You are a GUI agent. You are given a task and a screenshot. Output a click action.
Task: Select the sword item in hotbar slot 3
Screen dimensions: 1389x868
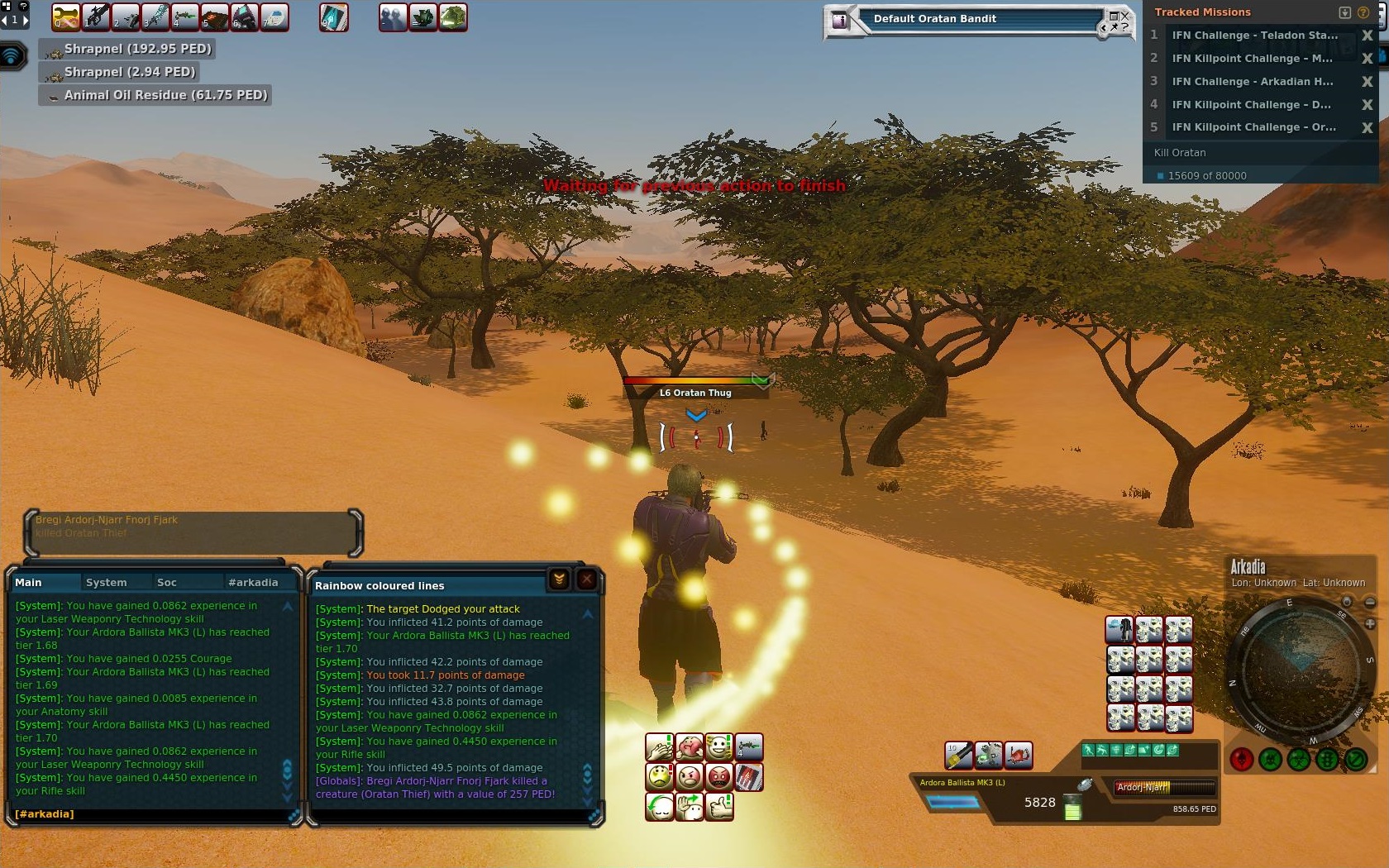pyautogui.click(x=155, y=17)
